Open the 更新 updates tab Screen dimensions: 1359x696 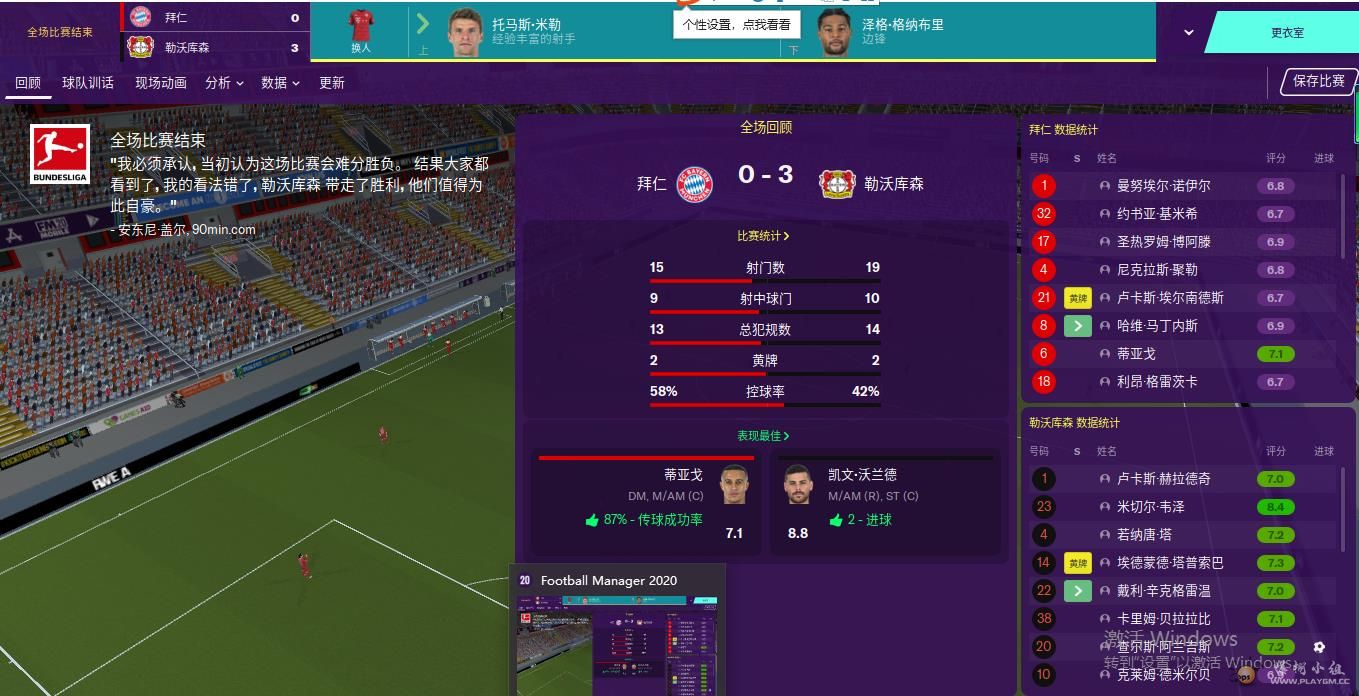click(x=332, y=83)
